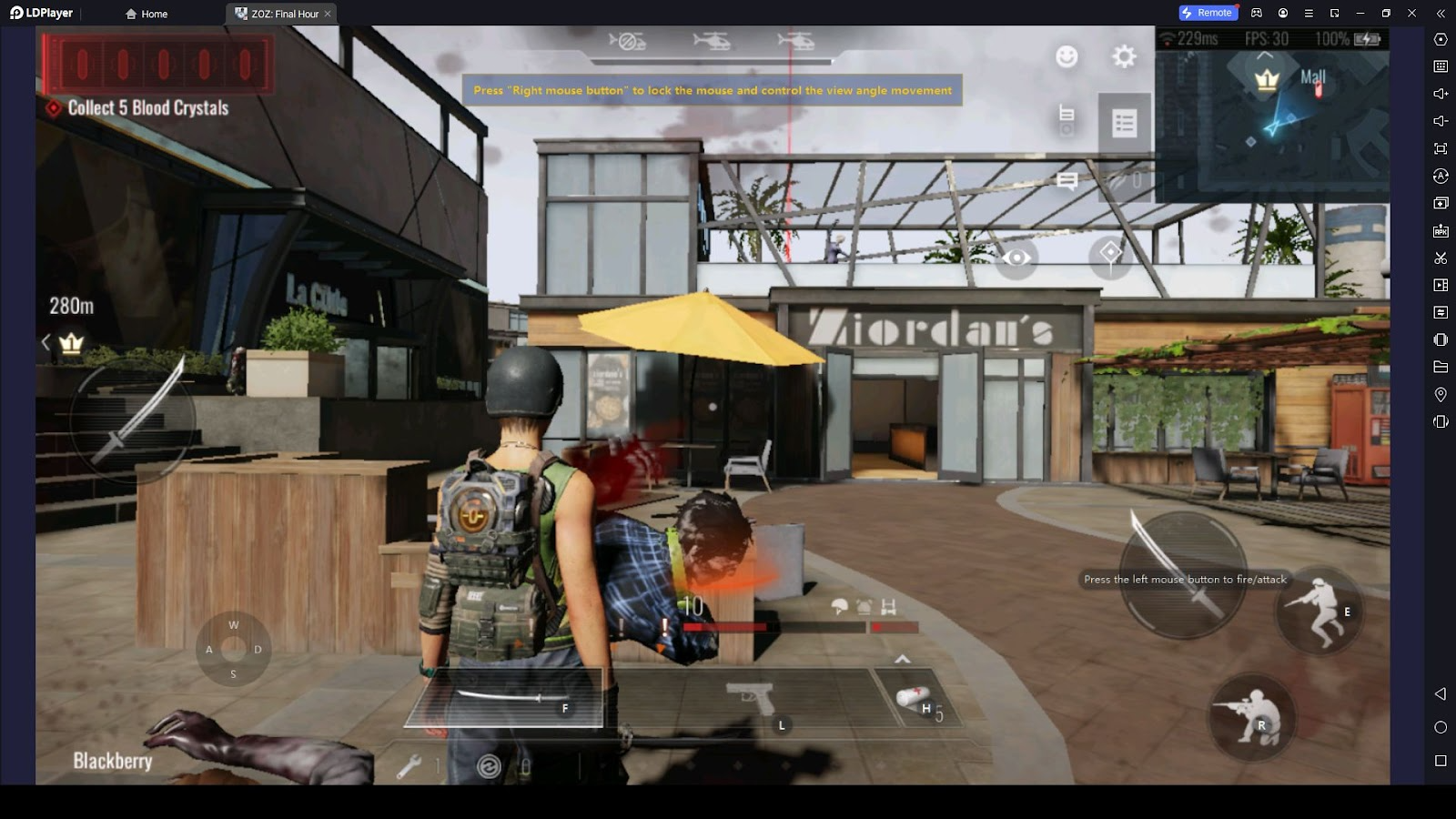The image size is (1456, 819).
Task: Click the Collect 5 Blood Crystals objective
Action: (x=147, y=107)
